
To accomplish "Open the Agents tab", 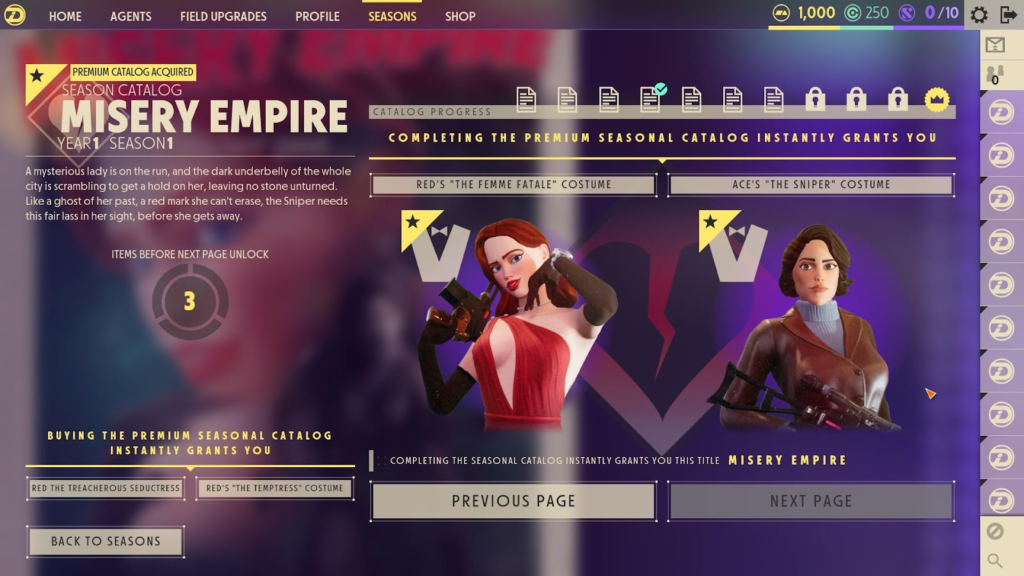I will (131, 16).
